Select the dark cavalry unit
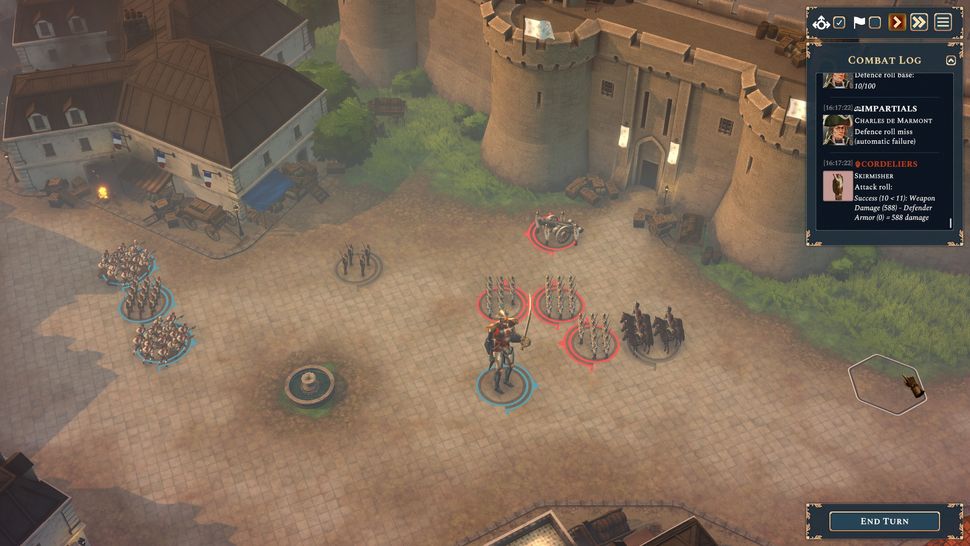970x546 pixels. (x=652, y=332)
